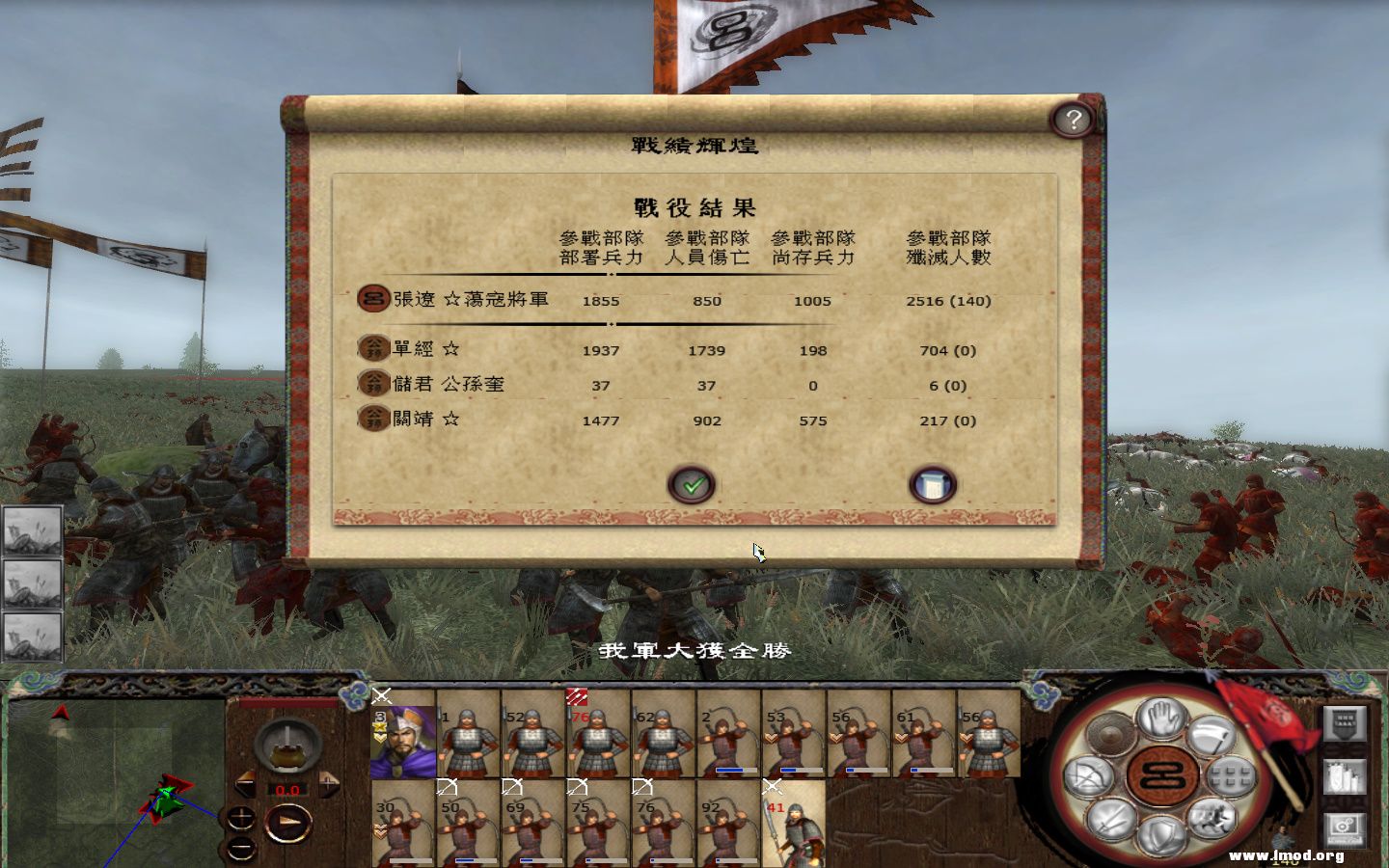Click the gong rally icon on command wheel
This screenshot has height=868, width=1389.
pyautogui.click(x=1111, y=733)
